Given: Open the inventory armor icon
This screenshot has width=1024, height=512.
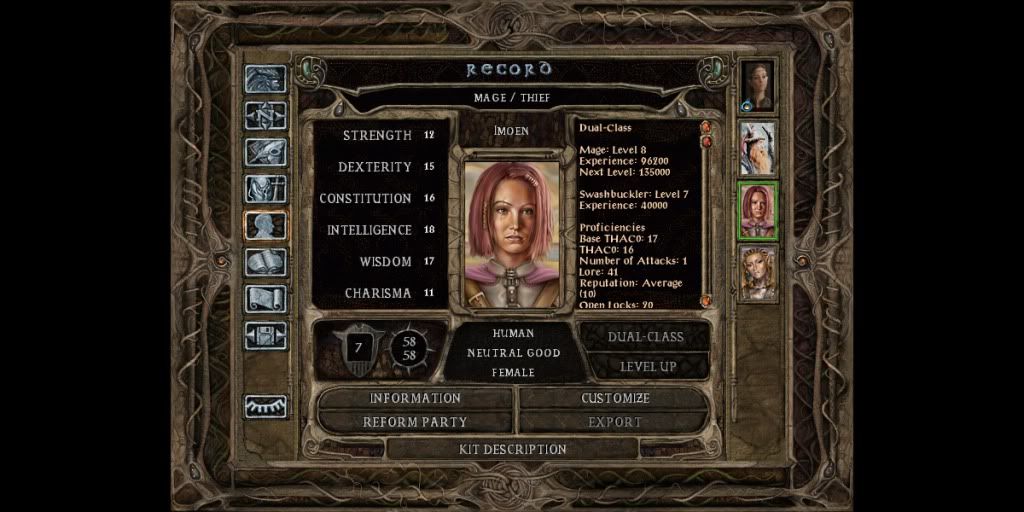Looking at the screenshot, I should coord(265,189).
